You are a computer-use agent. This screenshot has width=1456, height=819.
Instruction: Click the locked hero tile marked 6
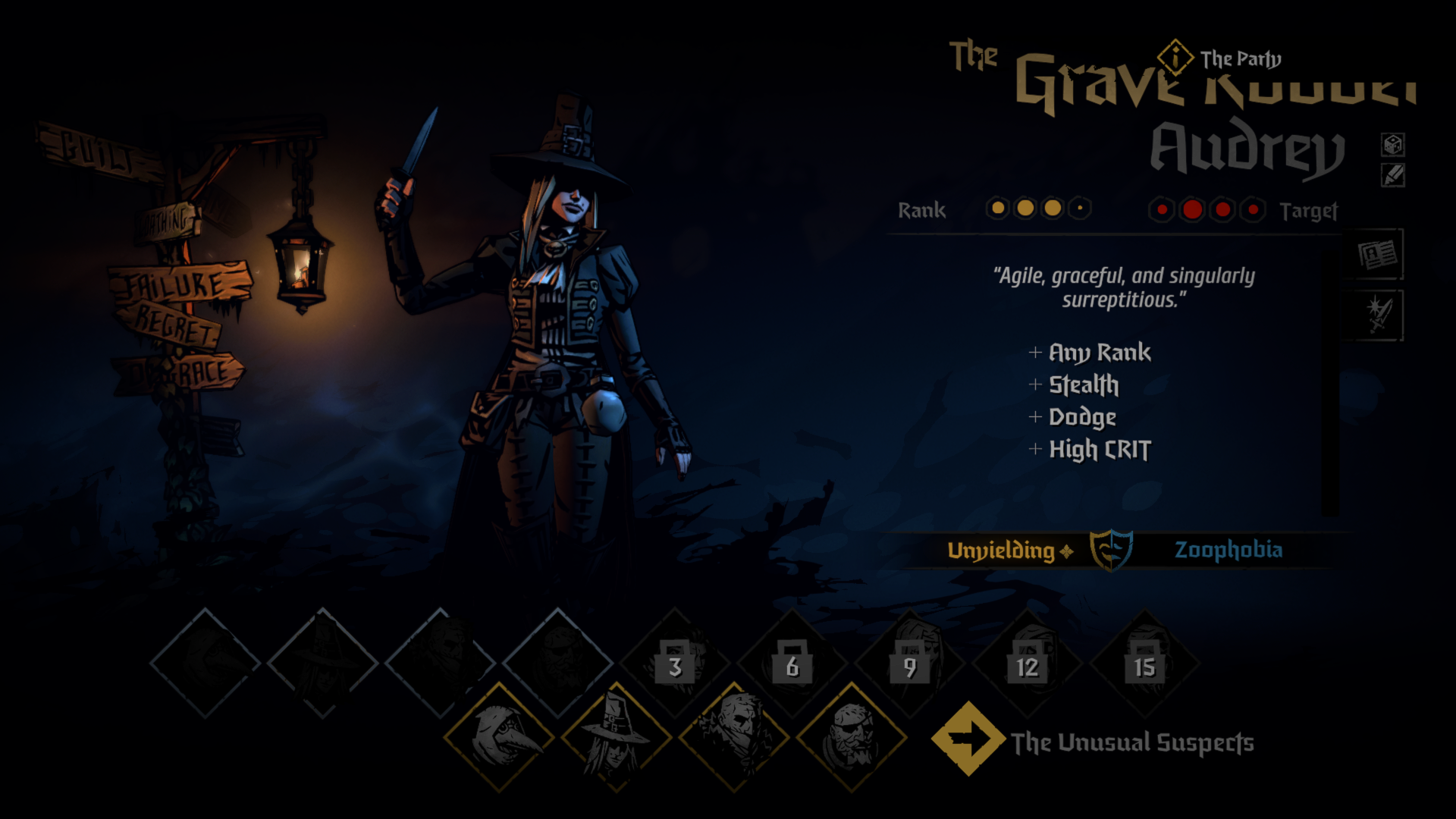792,664
